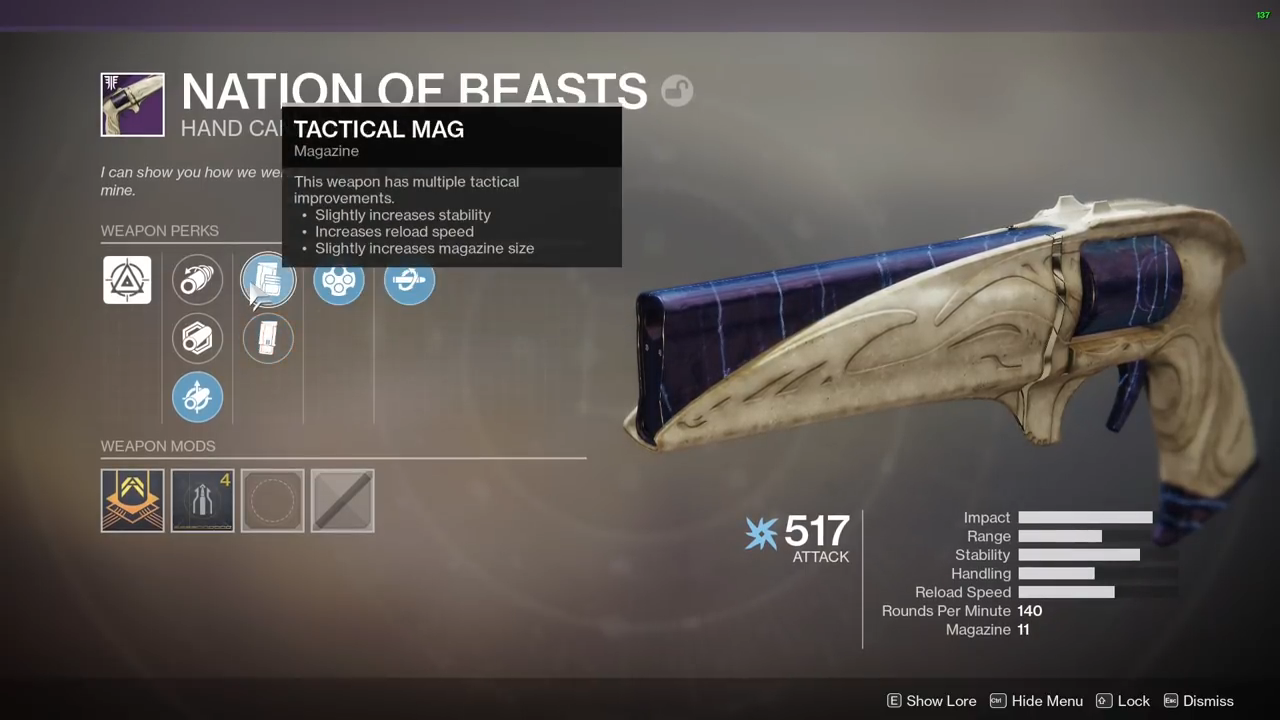
Task: Inspect the bullet-with-ring trait perk
Action: tap(409, 281)
